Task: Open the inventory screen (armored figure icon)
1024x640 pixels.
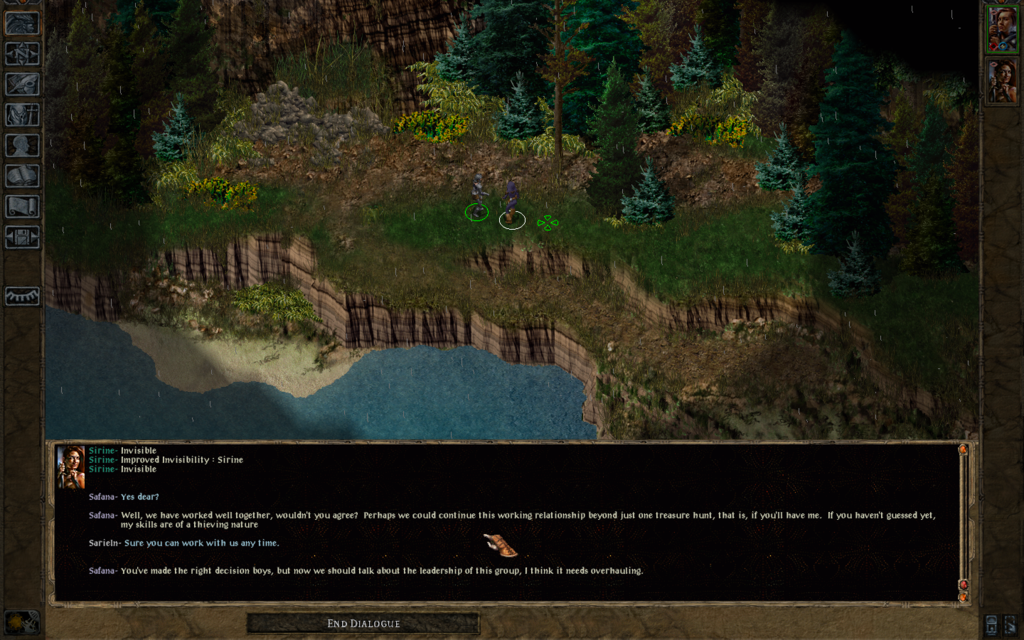Action: pyautogui.click(x=22, y=115)
